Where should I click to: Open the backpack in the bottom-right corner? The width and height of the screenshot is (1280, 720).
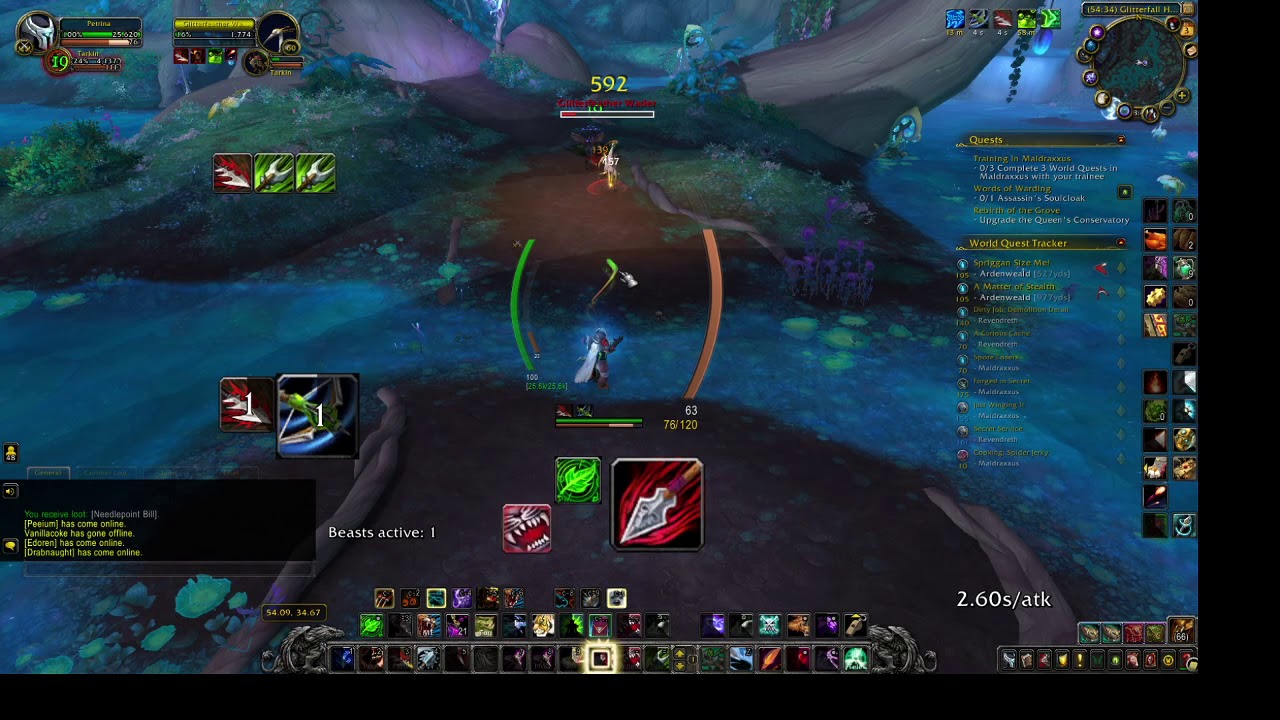coord(1179,631)
